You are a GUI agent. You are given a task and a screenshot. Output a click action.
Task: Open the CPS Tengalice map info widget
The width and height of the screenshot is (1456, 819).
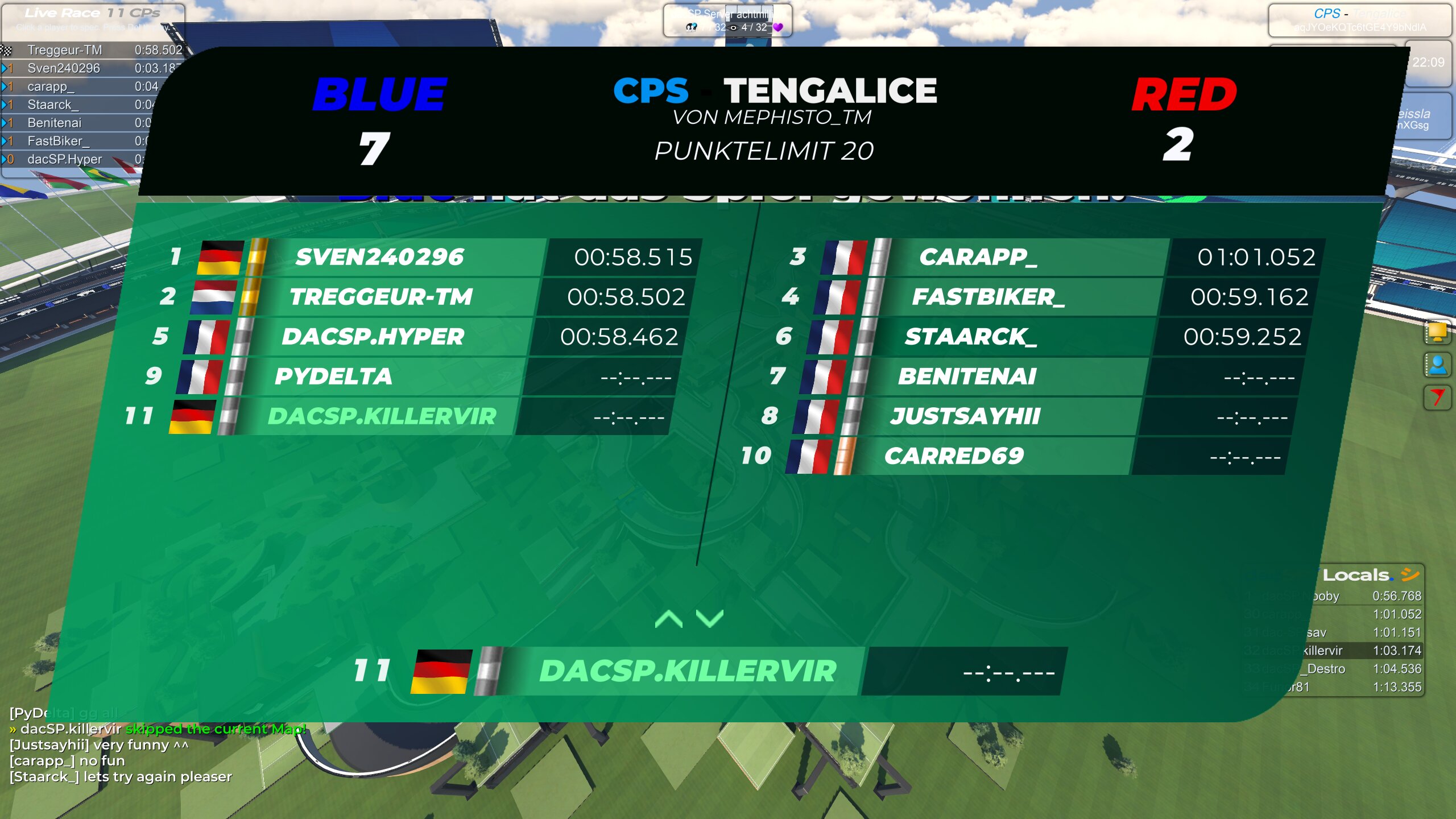point(1359,20)
